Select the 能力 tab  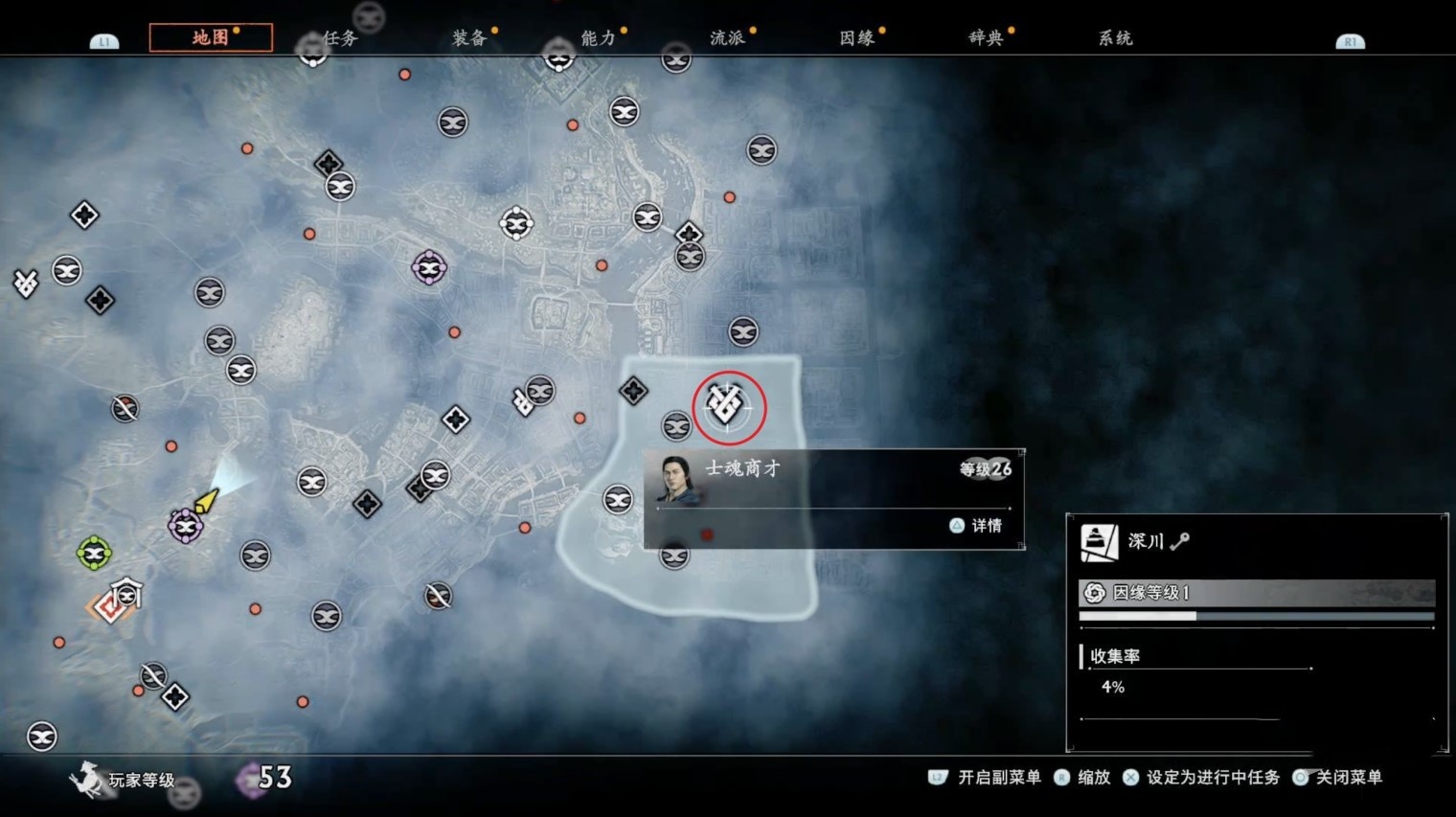(x=599, y=38)
